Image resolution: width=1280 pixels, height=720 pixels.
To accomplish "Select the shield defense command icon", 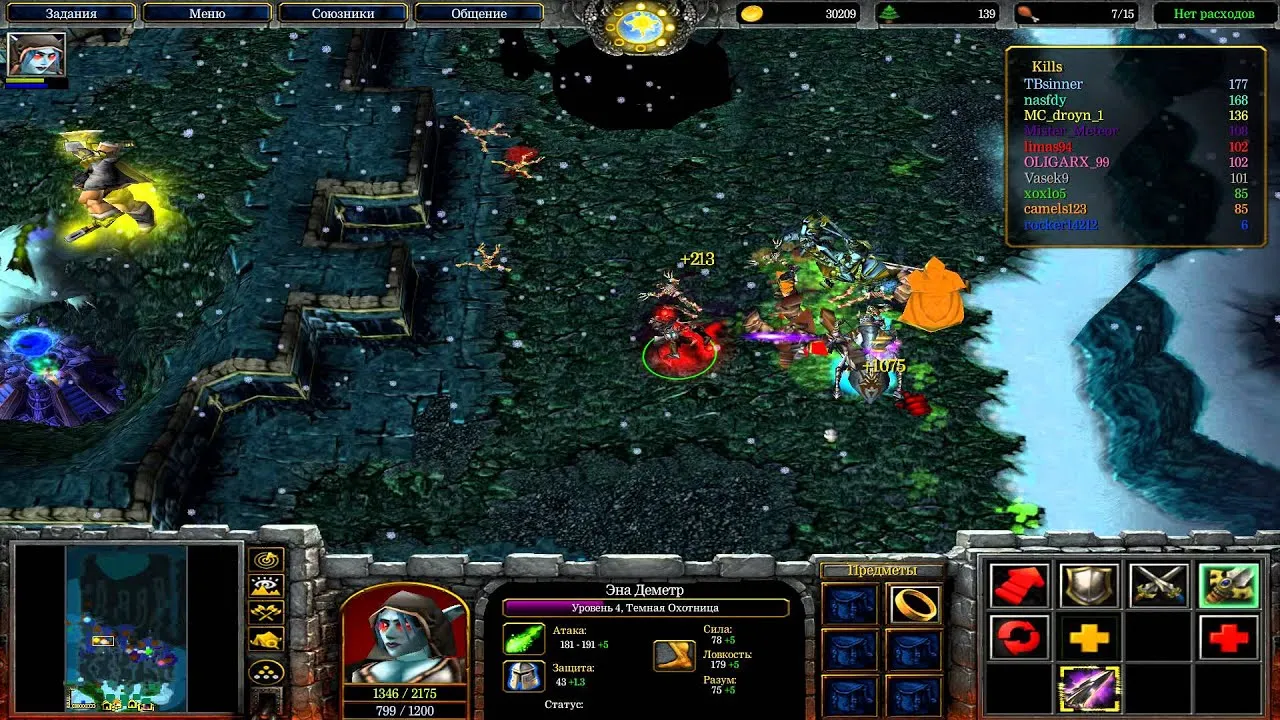I will pyautogui.click(x=1088, y=584).
